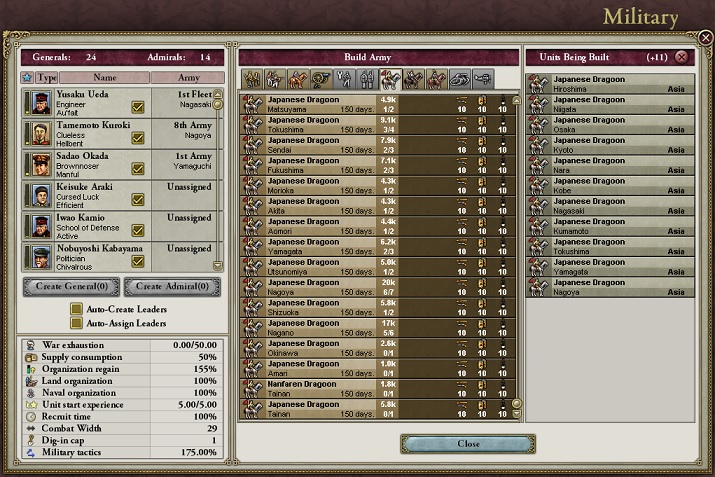Toggle the Auto-Create Leaders checkbox

pyautogui.click(x=76, y=309)
